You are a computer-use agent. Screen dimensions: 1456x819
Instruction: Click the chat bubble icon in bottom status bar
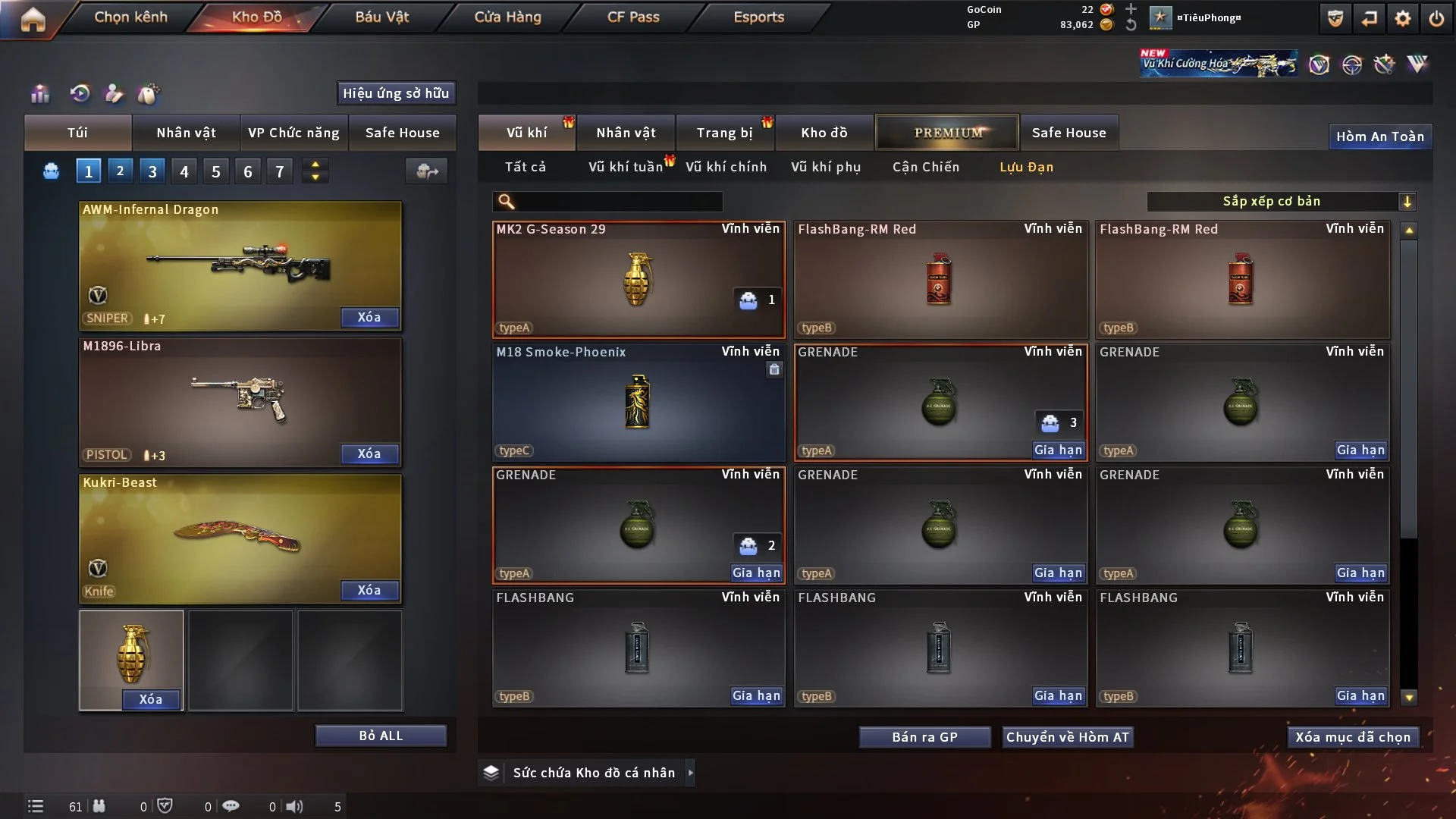[231, 806]
